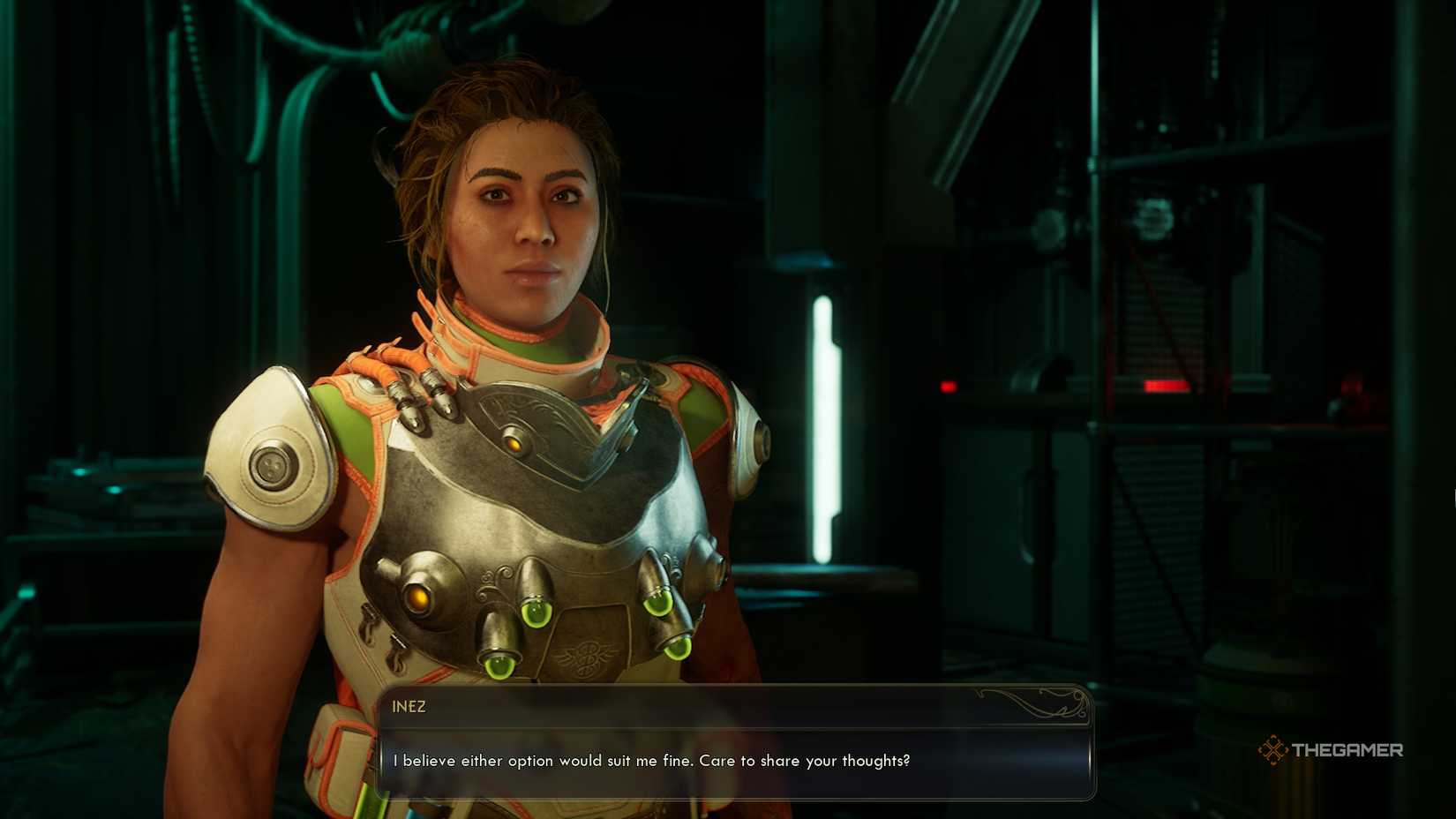Expand the INEZ dialogue header bar

click(x=732, y=704)
